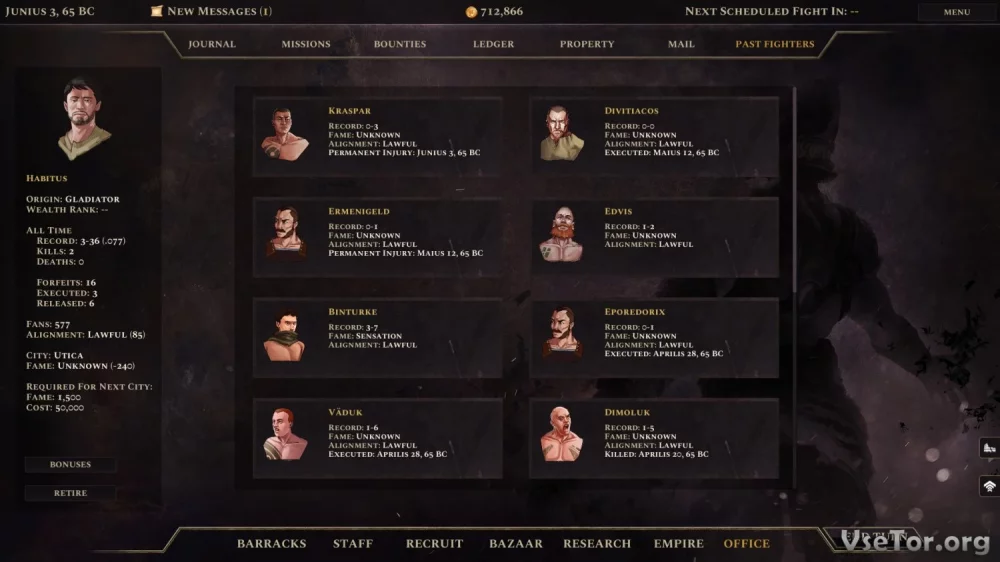
Task: Select the Past Fighters tab
Action: pyautogui.click(x=775, y=44)
